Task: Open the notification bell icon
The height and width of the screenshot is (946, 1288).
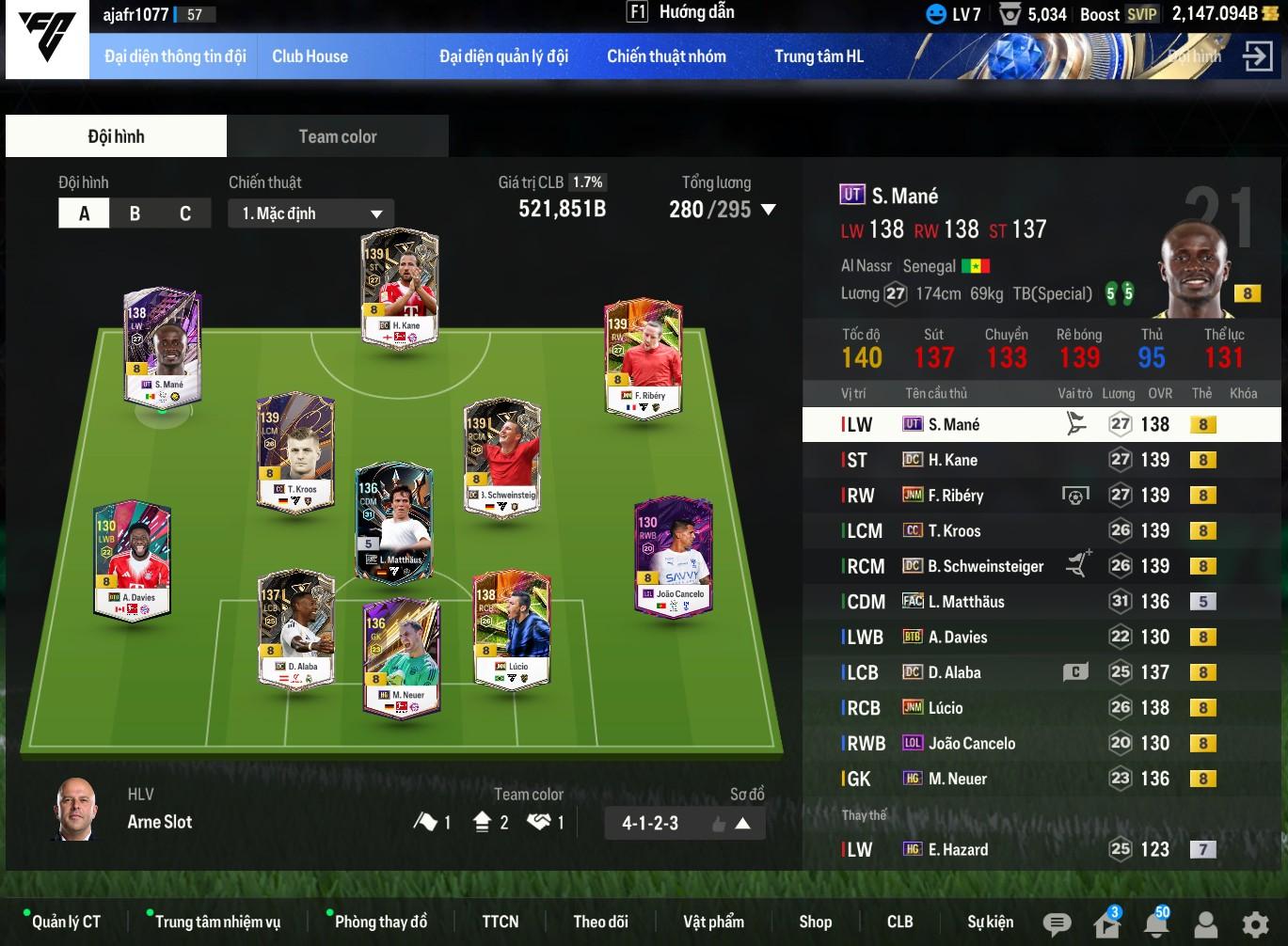Action: click(x=1155, y=923)
